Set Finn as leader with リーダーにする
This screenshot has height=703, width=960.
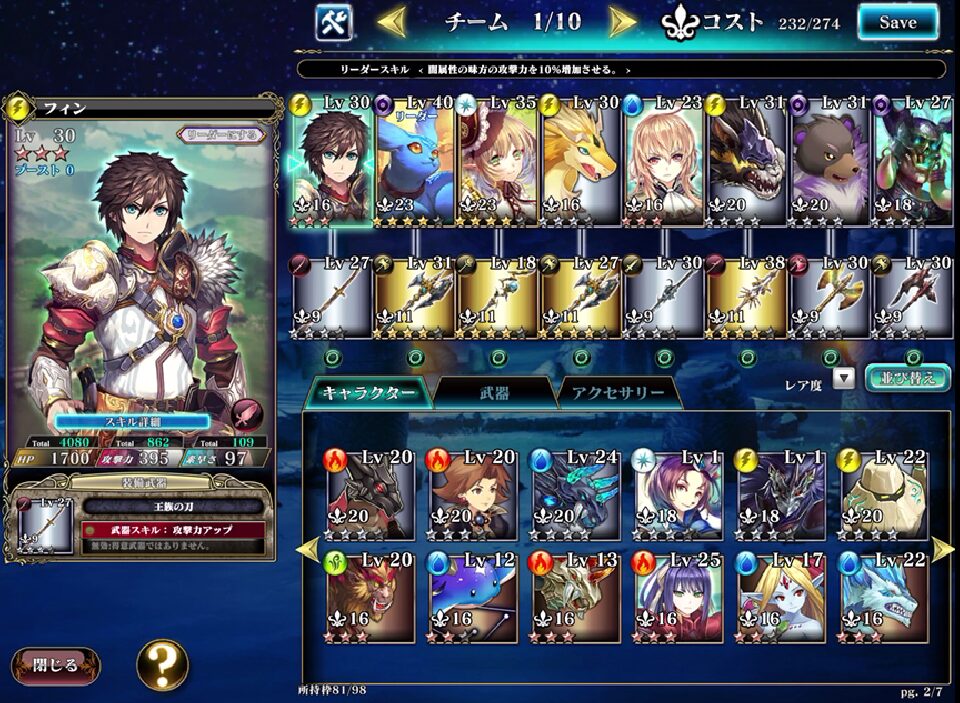pos(222,134)
